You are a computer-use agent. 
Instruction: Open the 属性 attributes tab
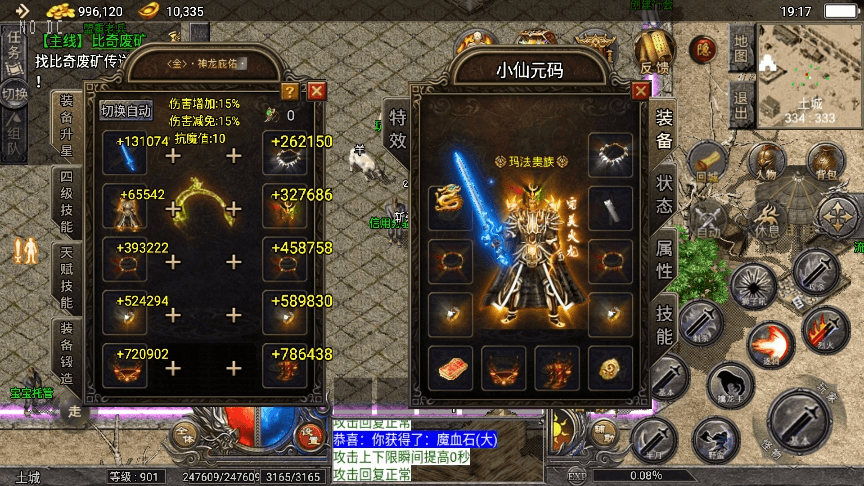pos(664,258)
